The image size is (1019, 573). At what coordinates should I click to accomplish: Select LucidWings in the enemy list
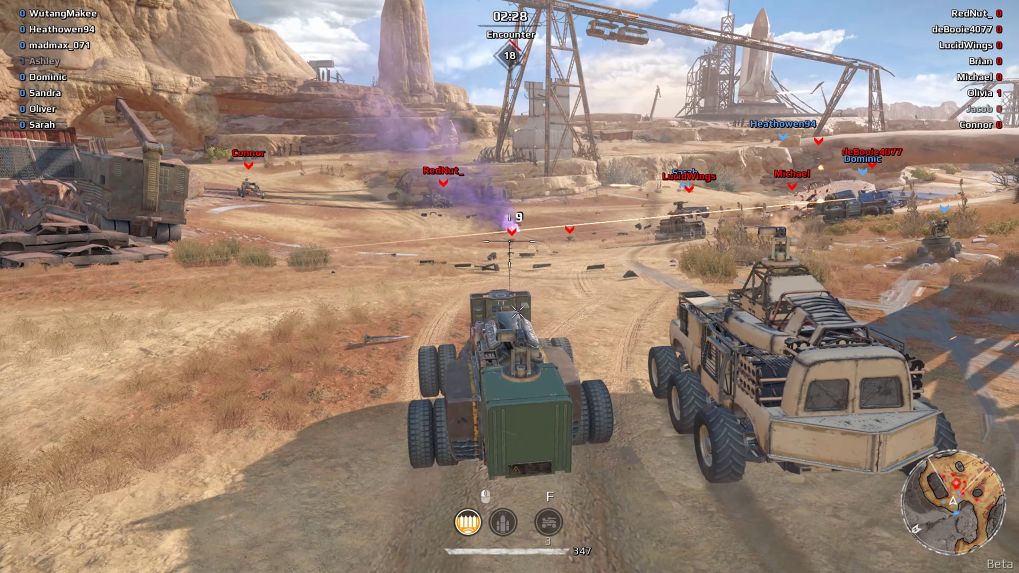click(965, 45)
